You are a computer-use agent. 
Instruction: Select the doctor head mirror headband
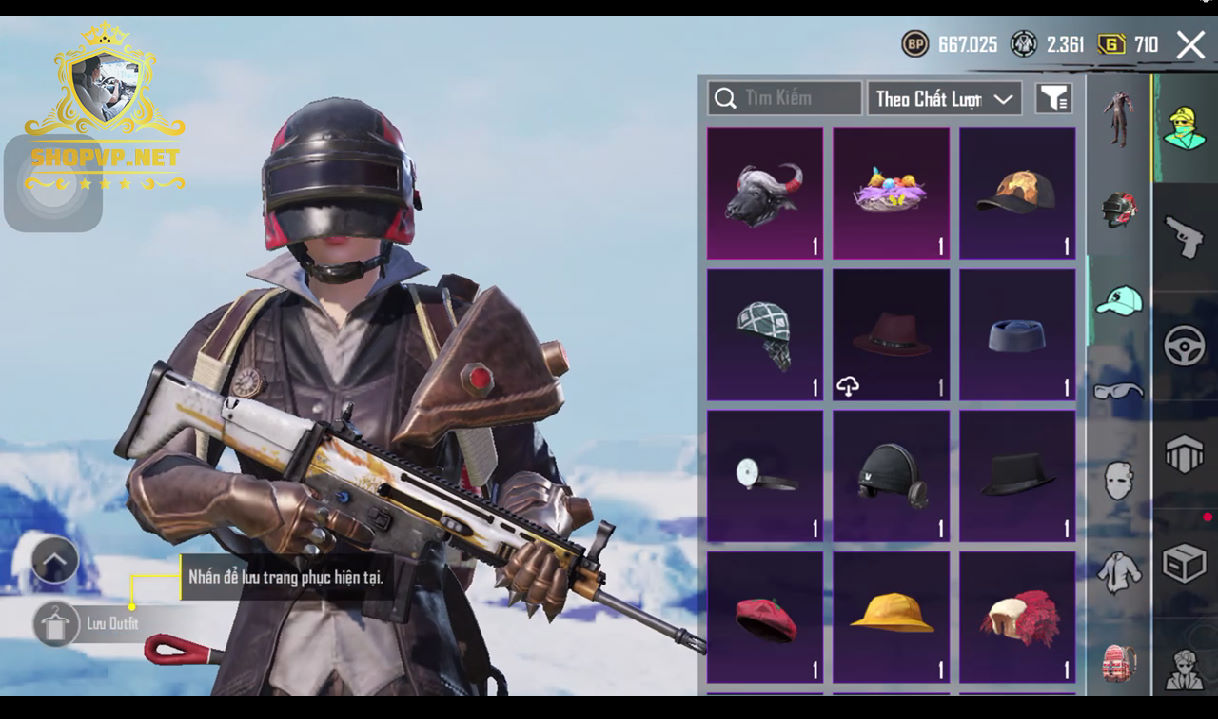[765, 476]
